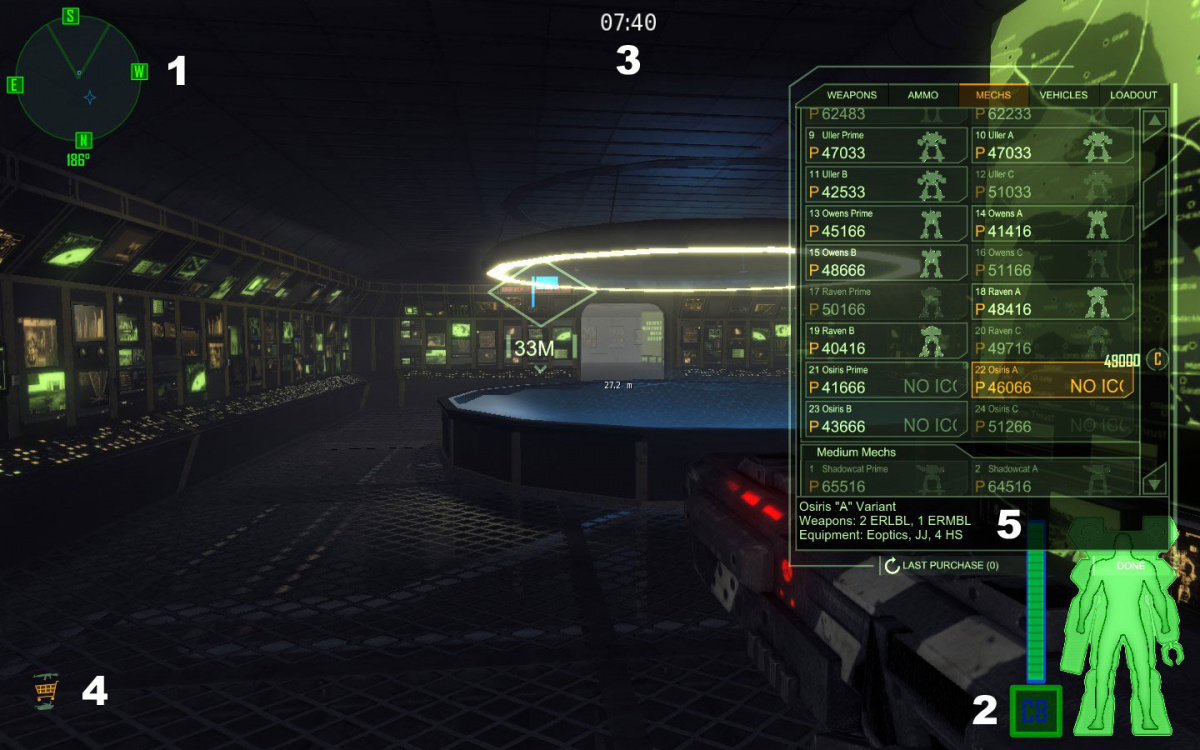The height and width of the screenshot is (750, 1200).
Task: Choose the Raven A mech
Action: pos(1052,301)
